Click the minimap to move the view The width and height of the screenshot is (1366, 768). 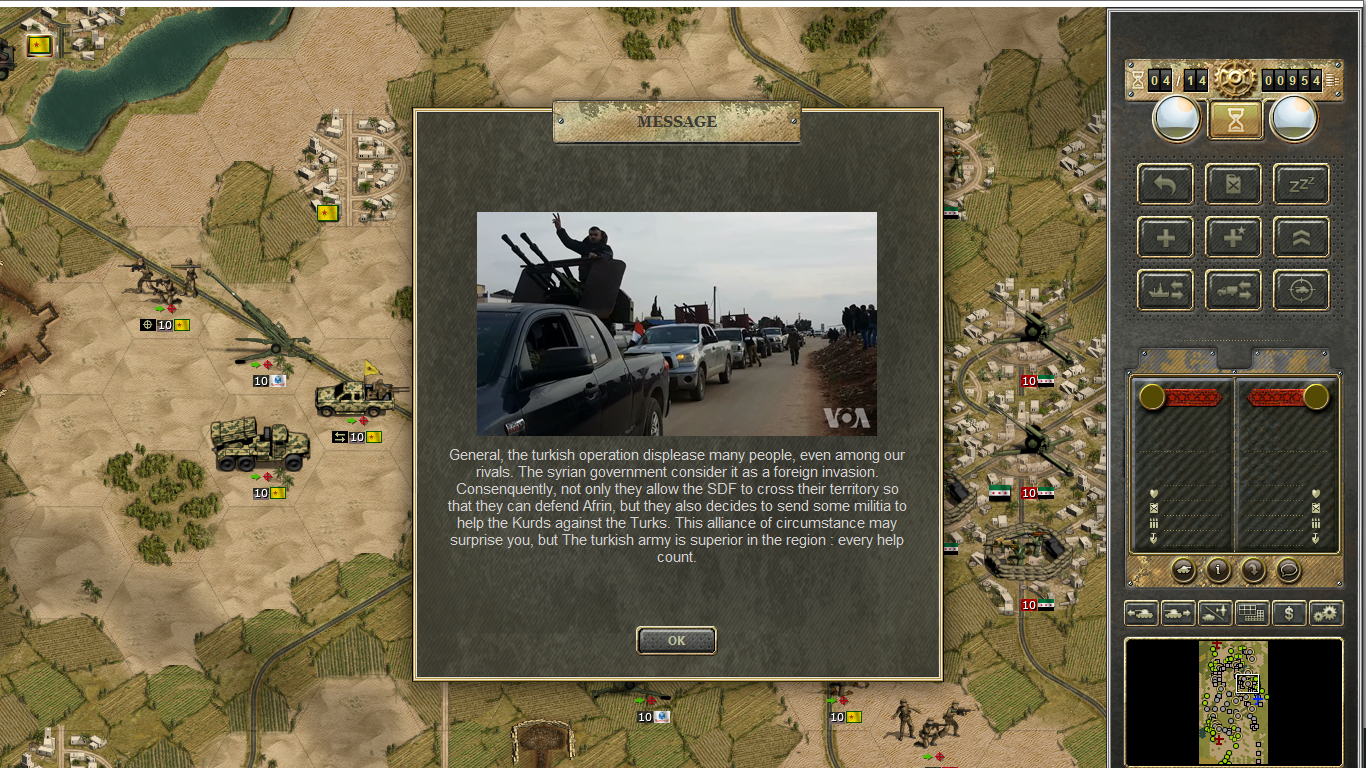tap(1234, 702)
